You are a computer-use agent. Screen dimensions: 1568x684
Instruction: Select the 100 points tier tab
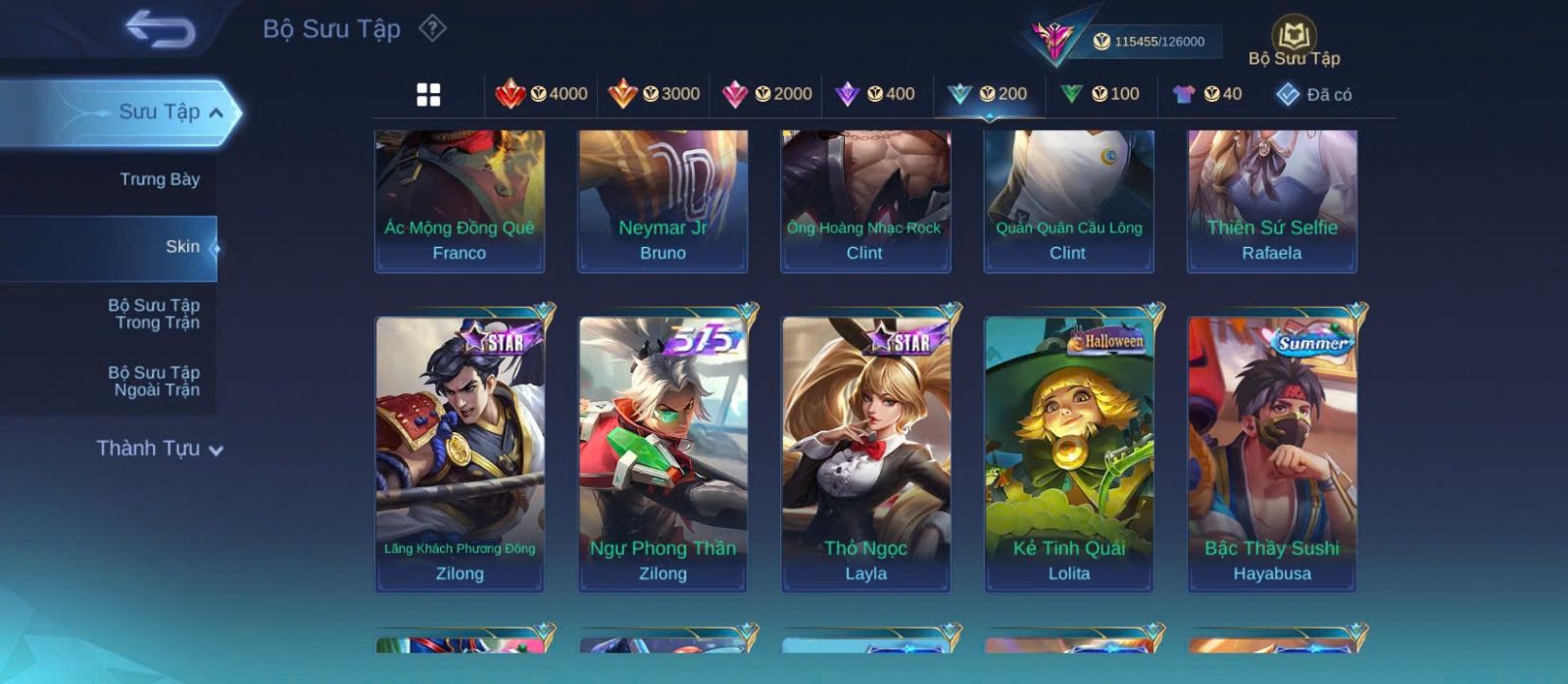click(x=1101, y=94)
